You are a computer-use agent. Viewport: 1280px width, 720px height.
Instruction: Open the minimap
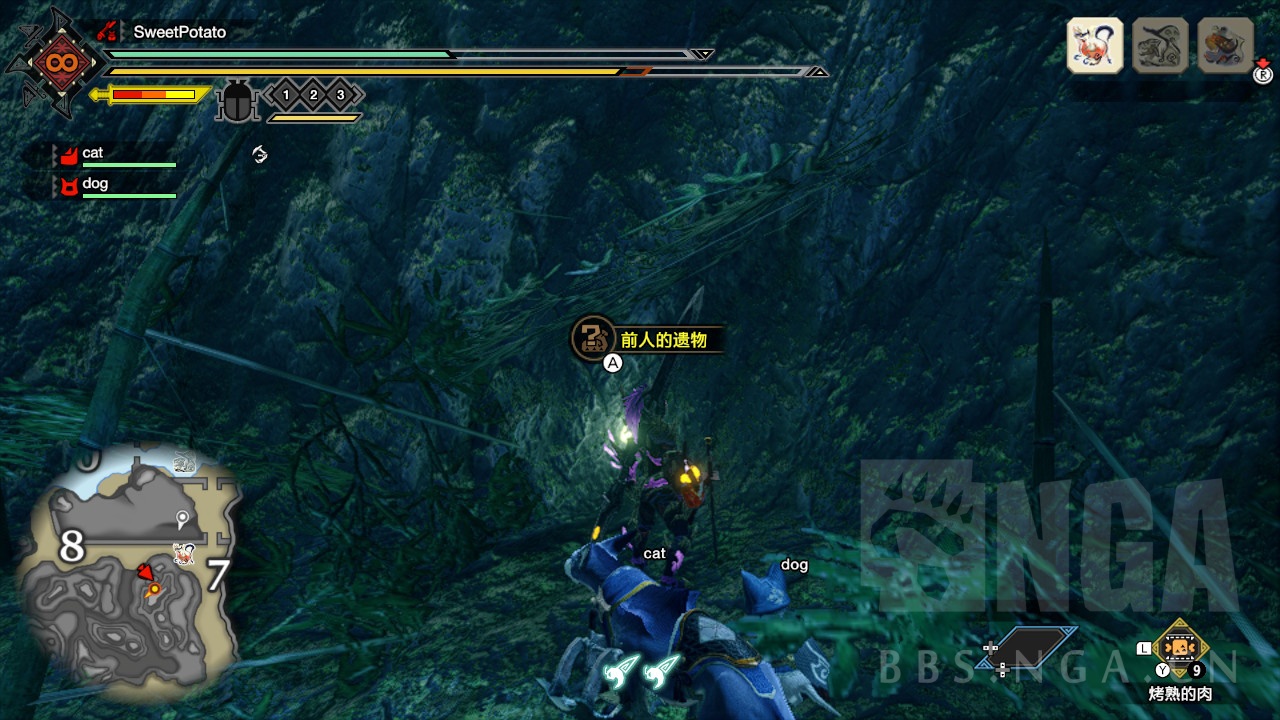coord(130,570)
